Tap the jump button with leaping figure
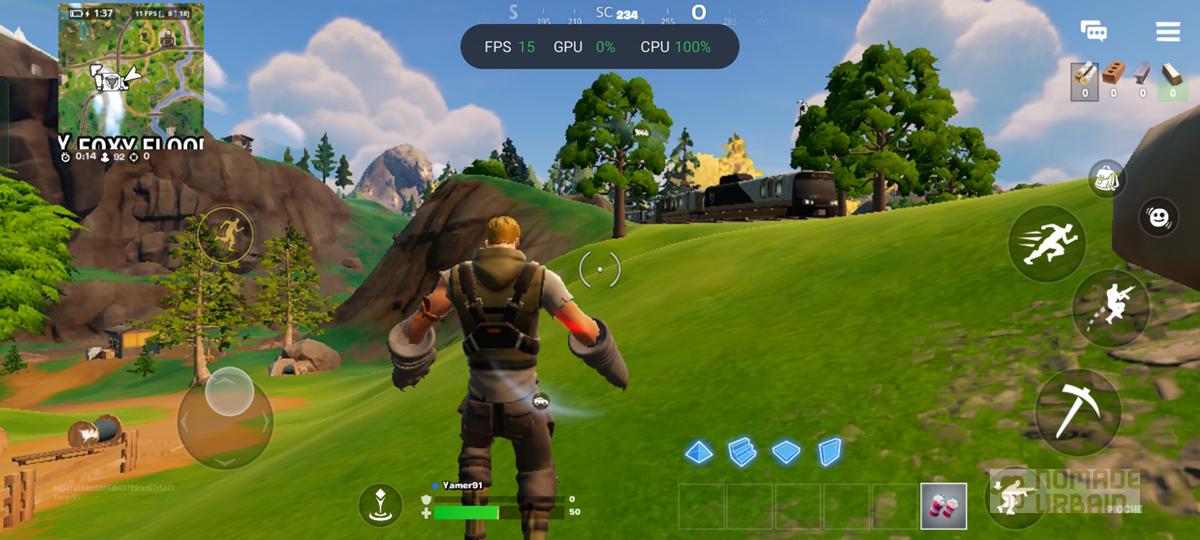This screenshot has height=540, width=1200. click(x=1110, y=308)
